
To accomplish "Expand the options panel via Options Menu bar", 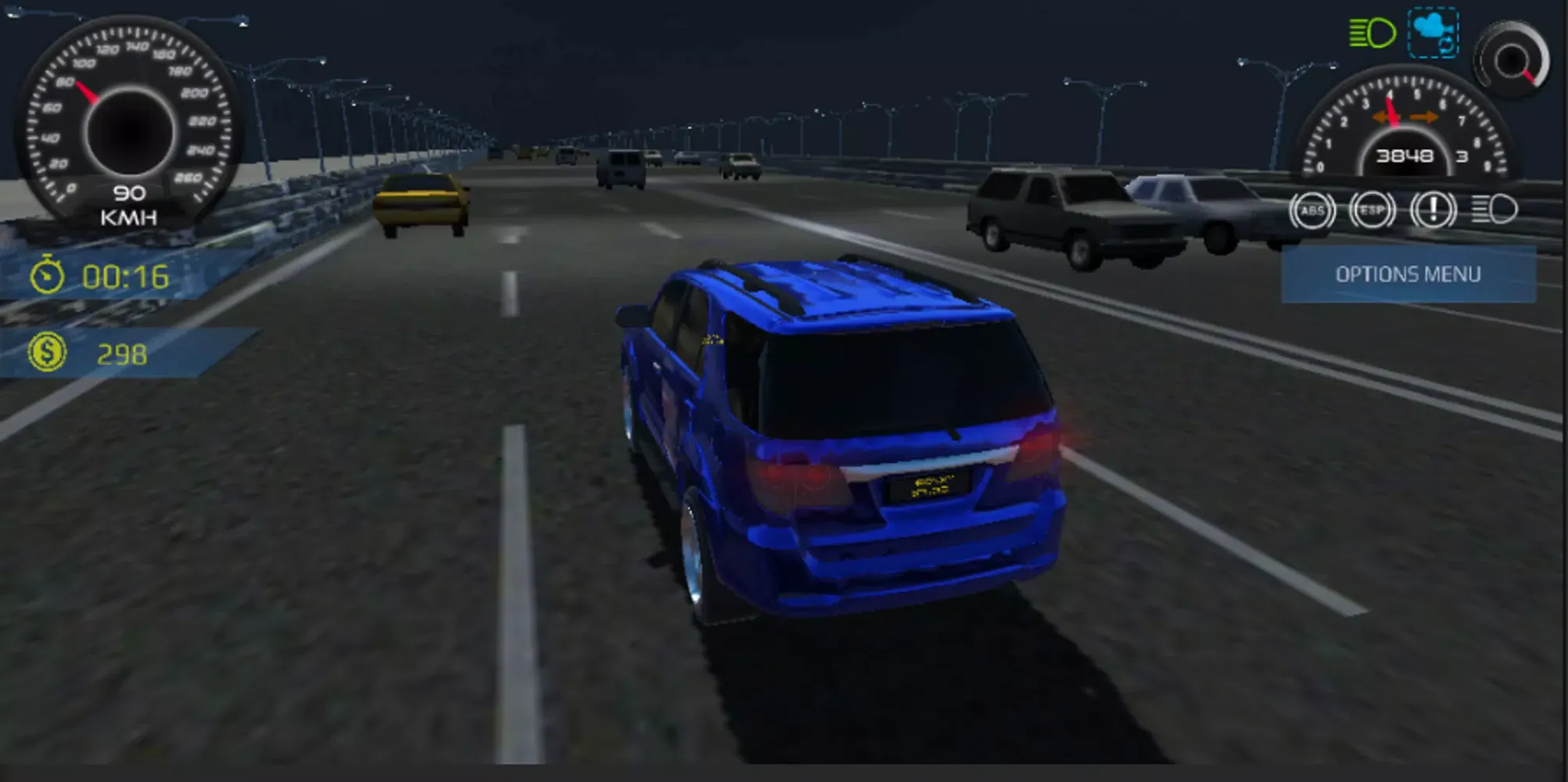I will coord(1409,274).
